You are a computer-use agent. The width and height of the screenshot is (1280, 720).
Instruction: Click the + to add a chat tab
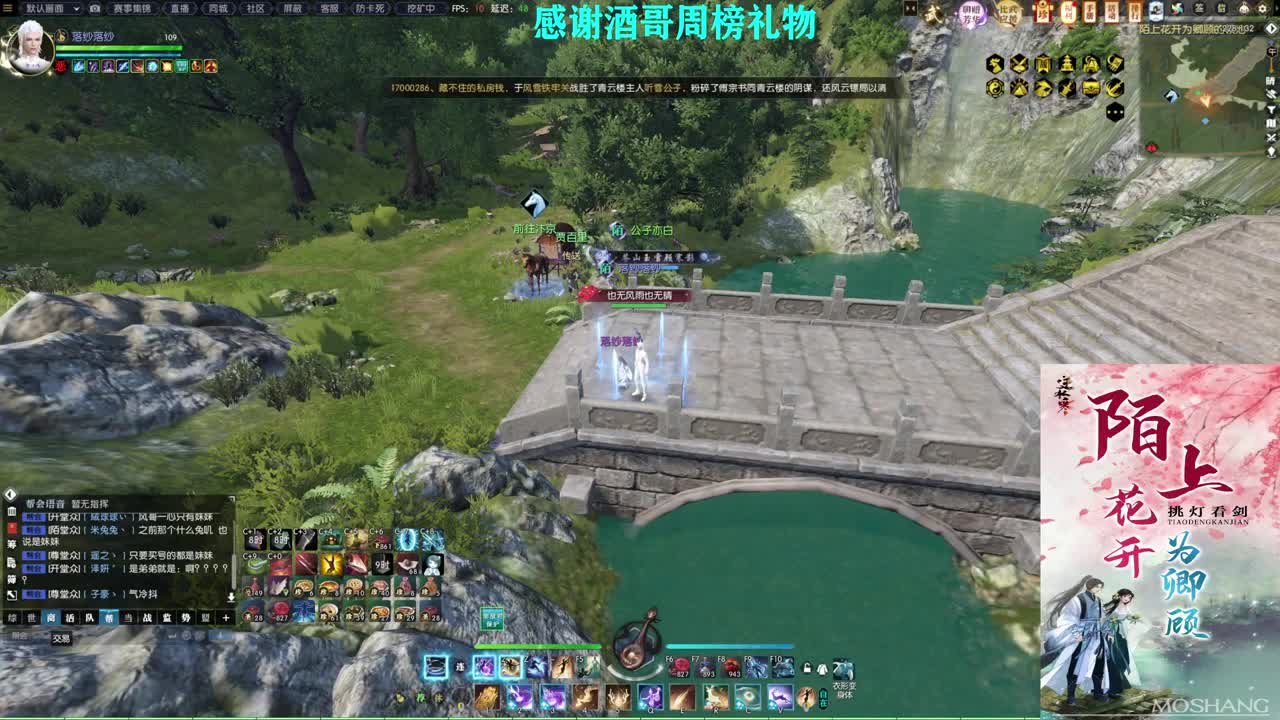tap(226, 618)
